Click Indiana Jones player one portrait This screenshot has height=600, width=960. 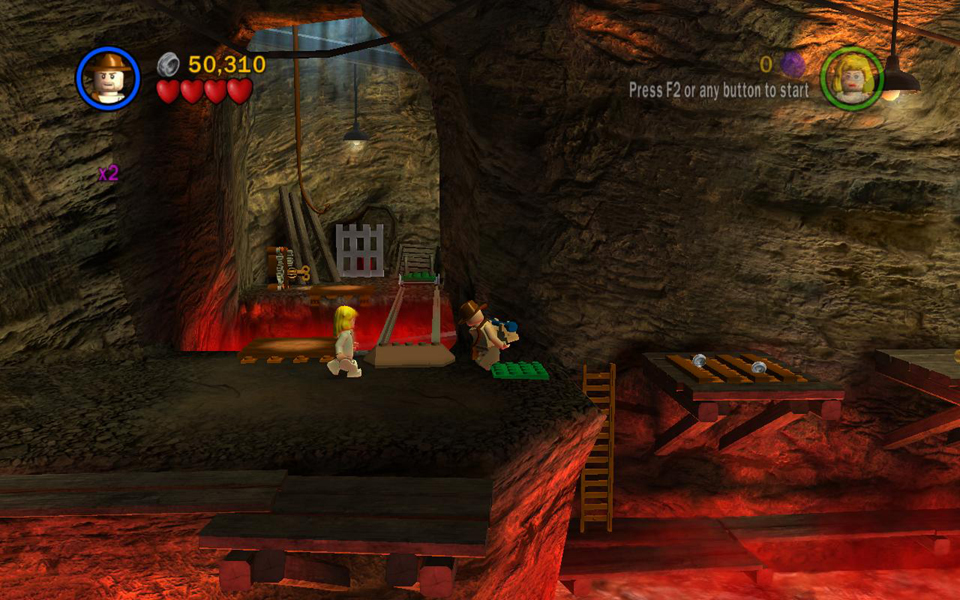(x=107, y=77)
